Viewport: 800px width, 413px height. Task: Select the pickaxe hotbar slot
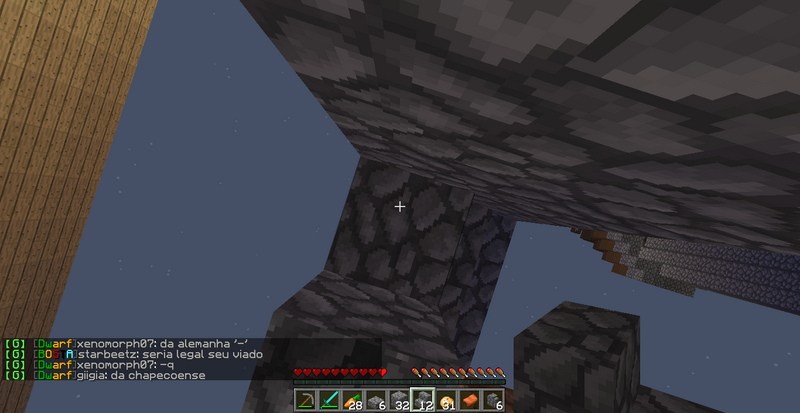coord(305,401)
